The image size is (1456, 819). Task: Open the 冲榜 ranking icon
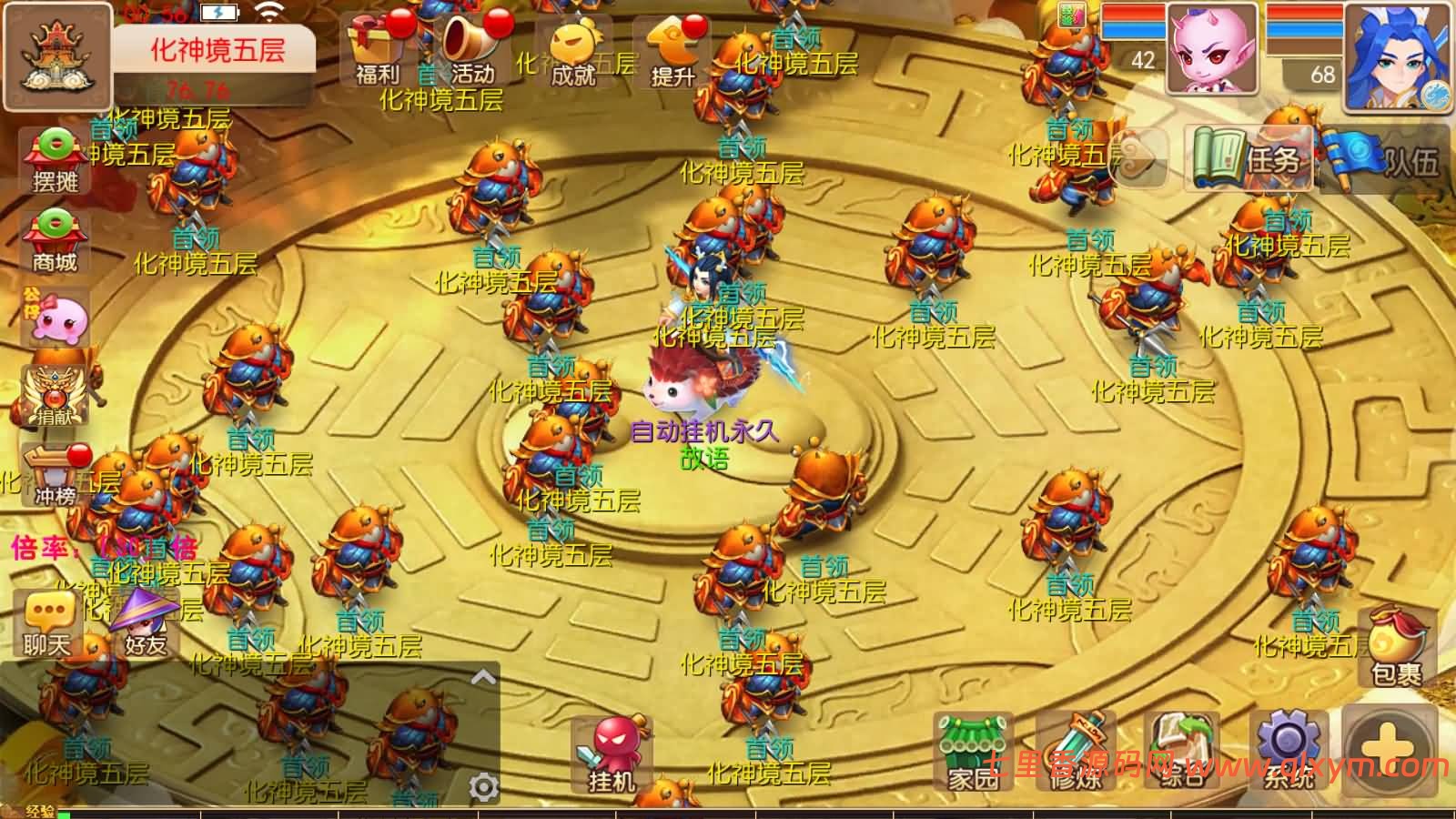[x=56, y=476]
